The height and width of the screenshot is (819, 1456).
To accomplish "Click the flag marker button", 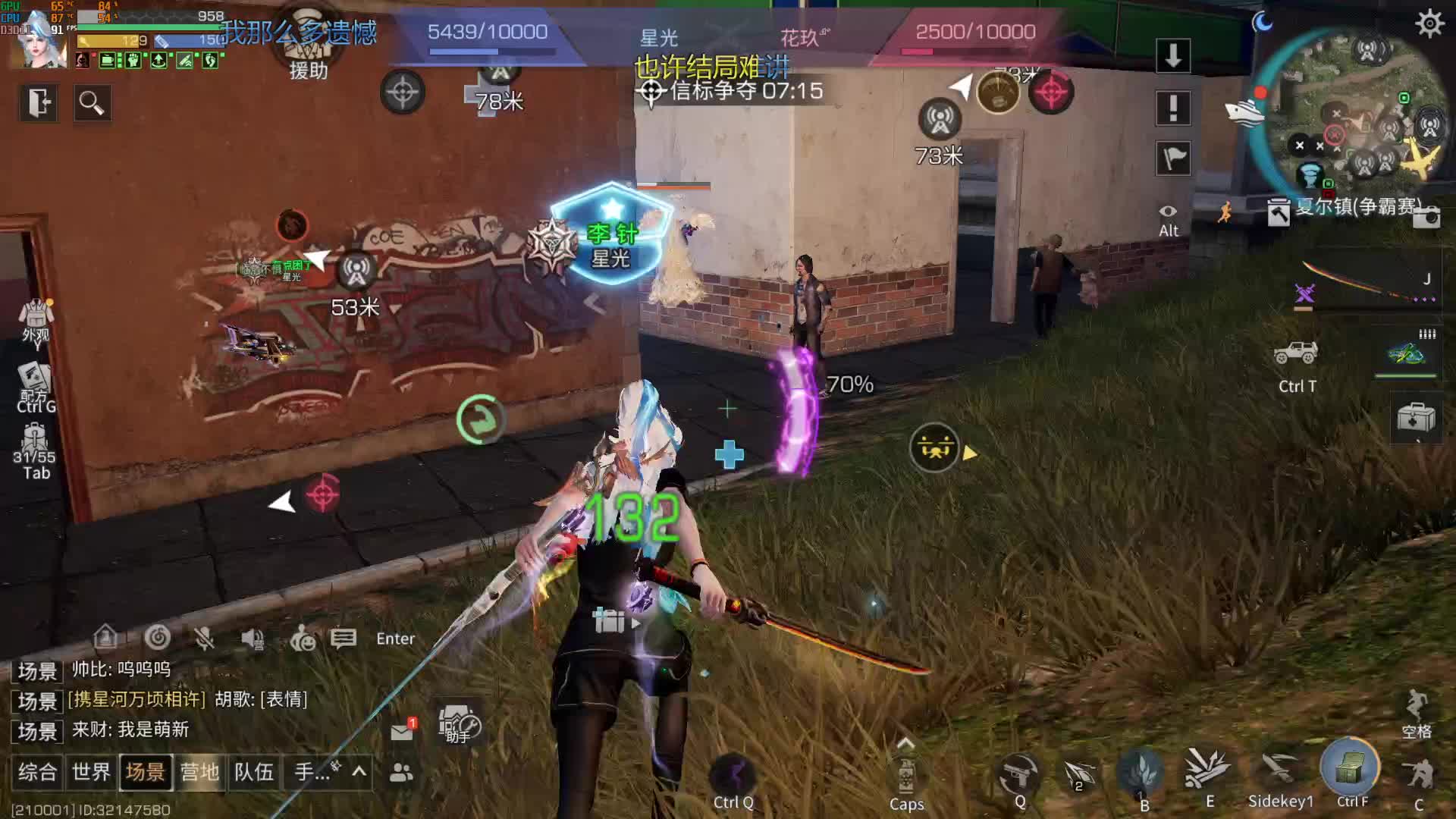I will (x=1173, y=158).
